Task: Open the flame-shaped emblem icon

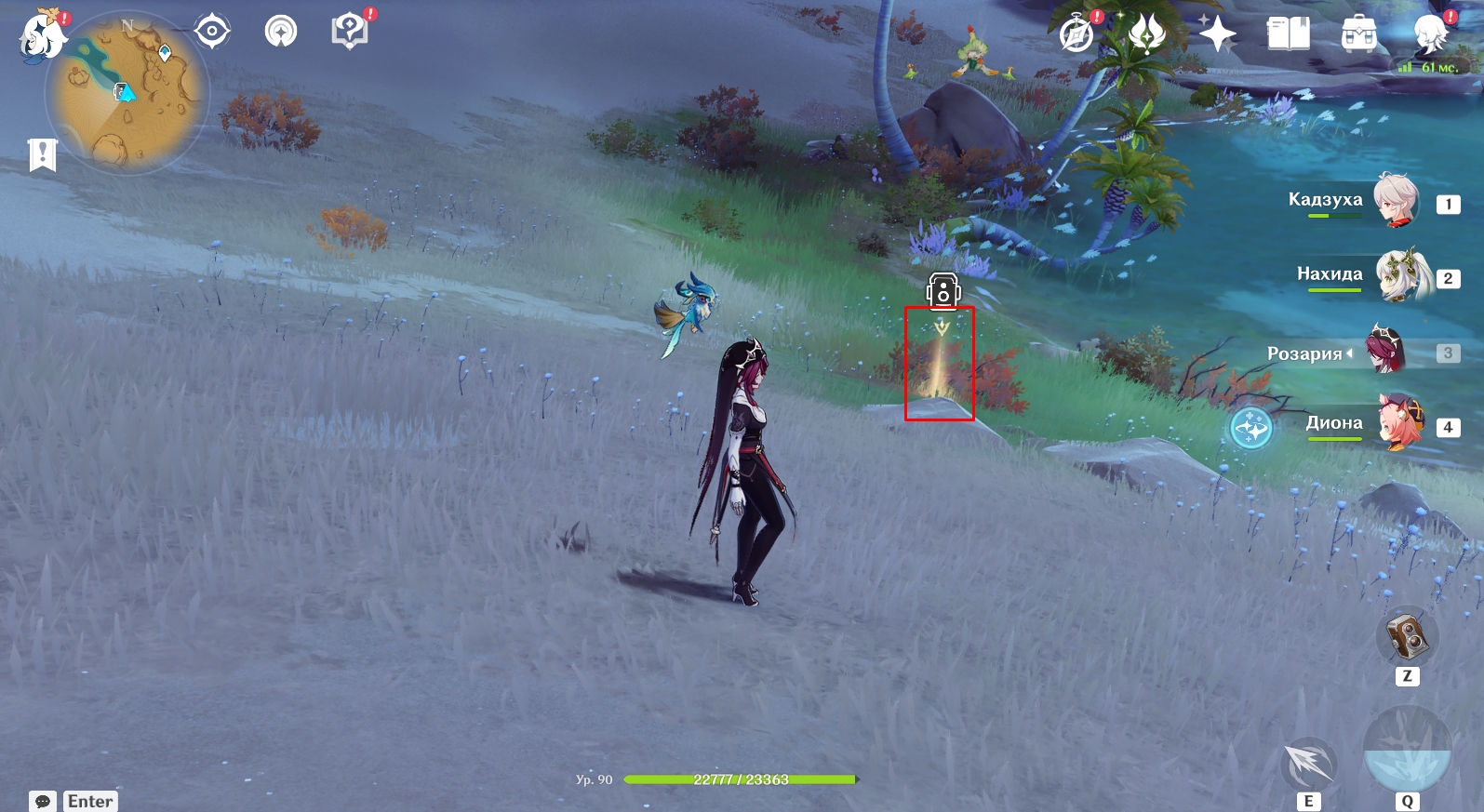Action: coord(1146,34)
